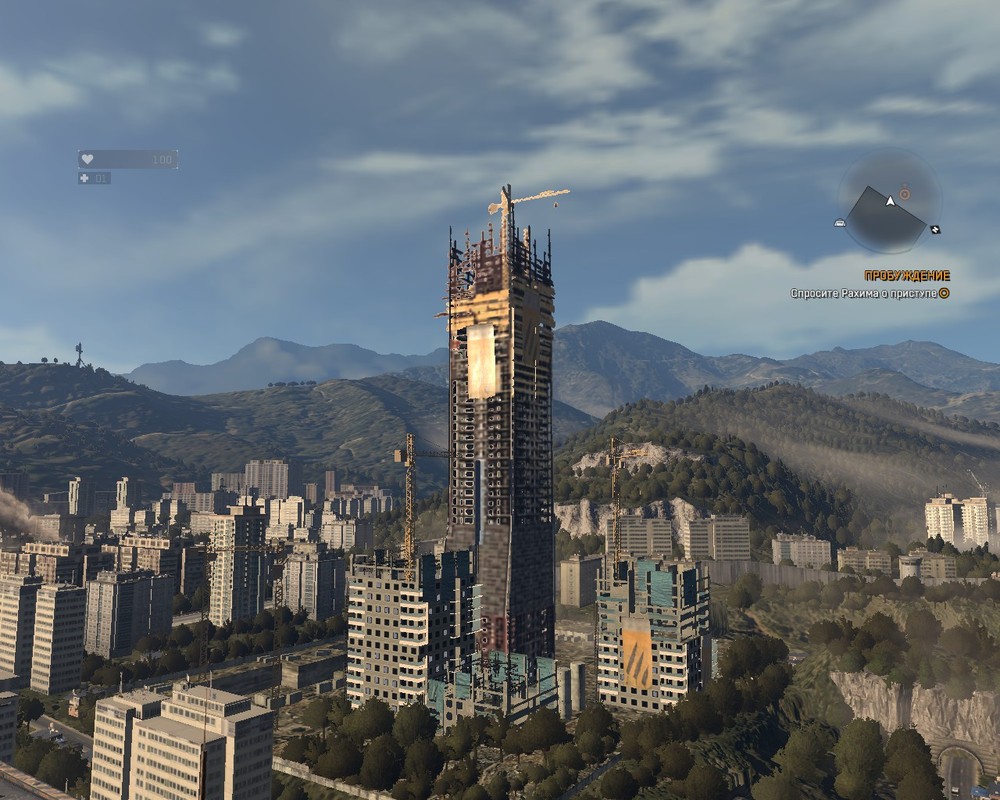This screenshot has width=1000, height=800.
Task: Click the white player arrow on minimap
Action: 890,201
